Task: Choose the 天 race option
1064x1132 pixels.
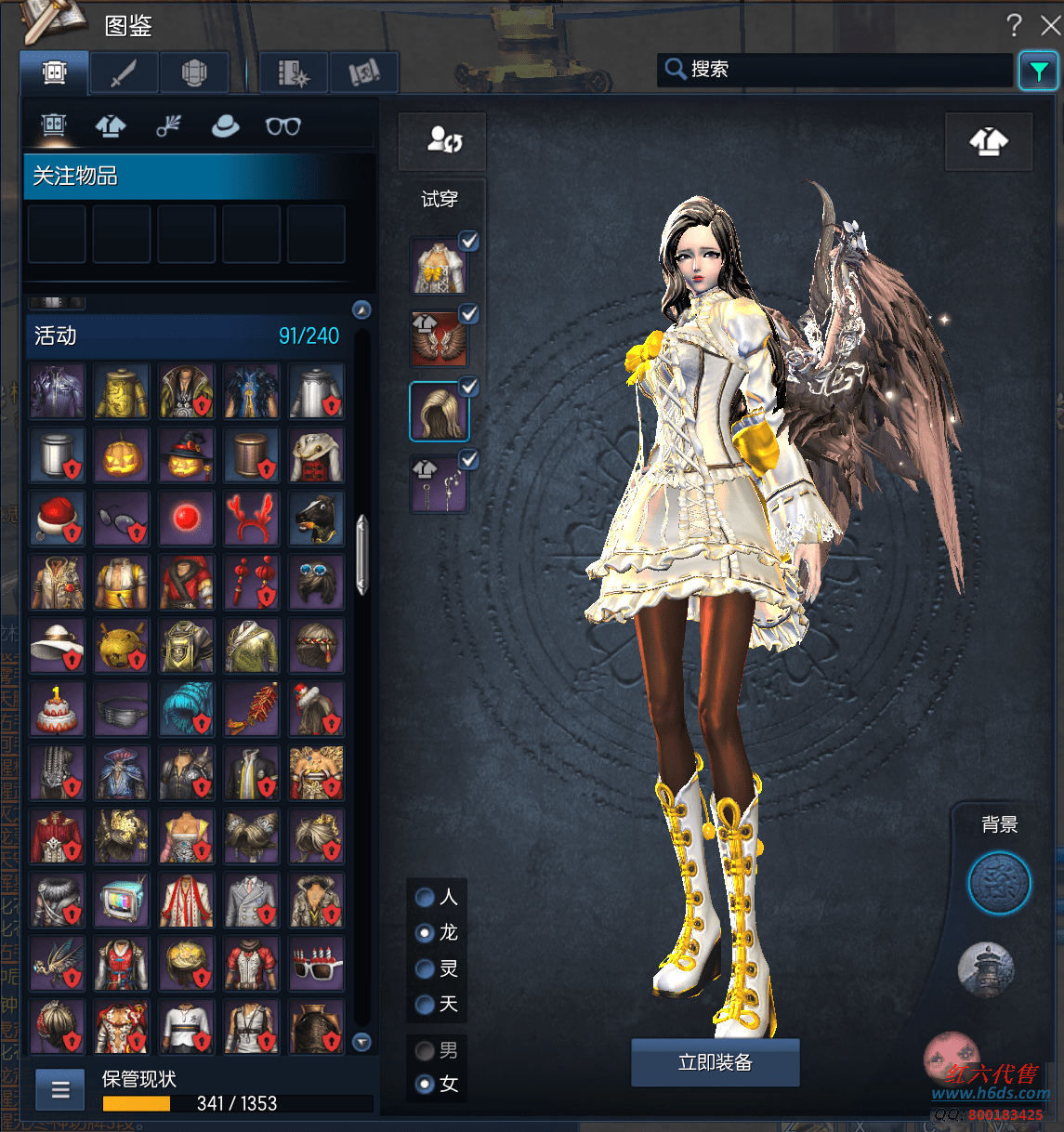Action: coord(425,1005)
